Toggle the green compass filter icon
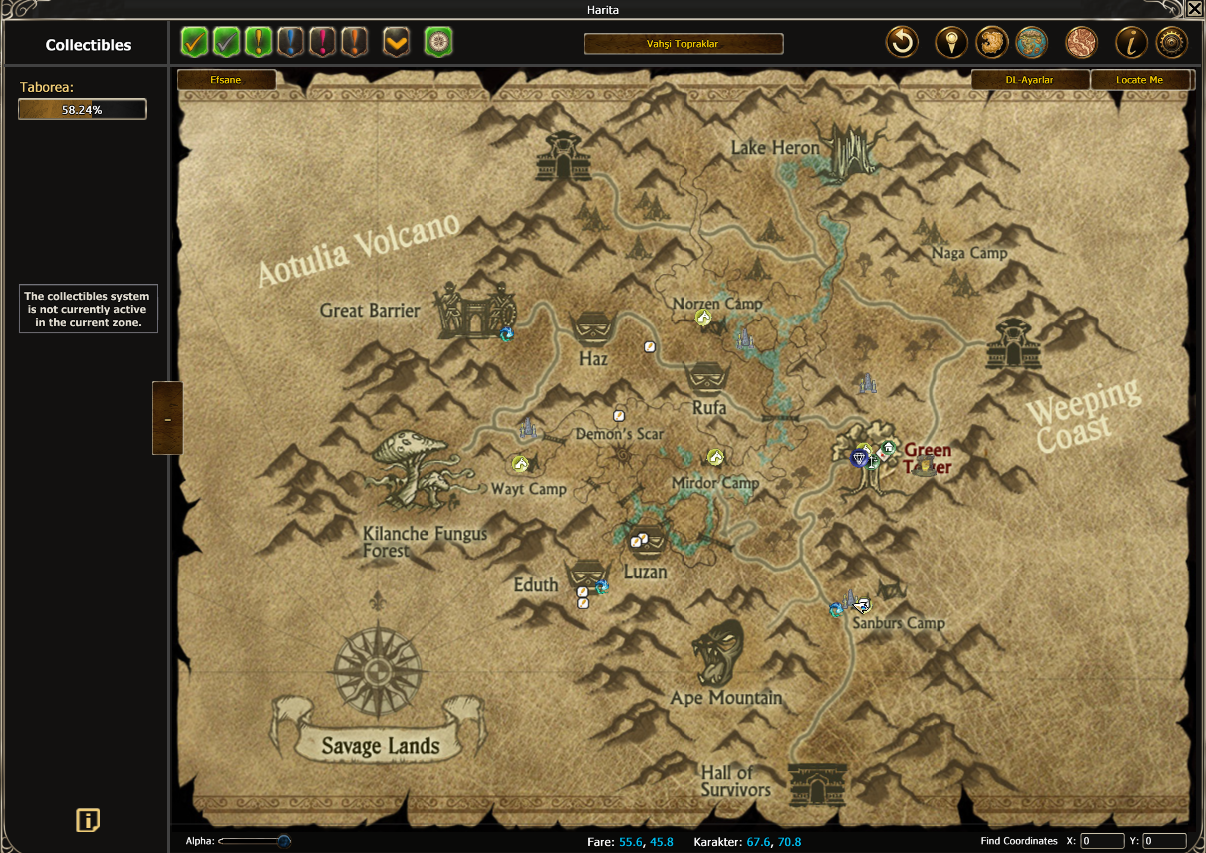The image size is (1206, 853). point(439,43)
